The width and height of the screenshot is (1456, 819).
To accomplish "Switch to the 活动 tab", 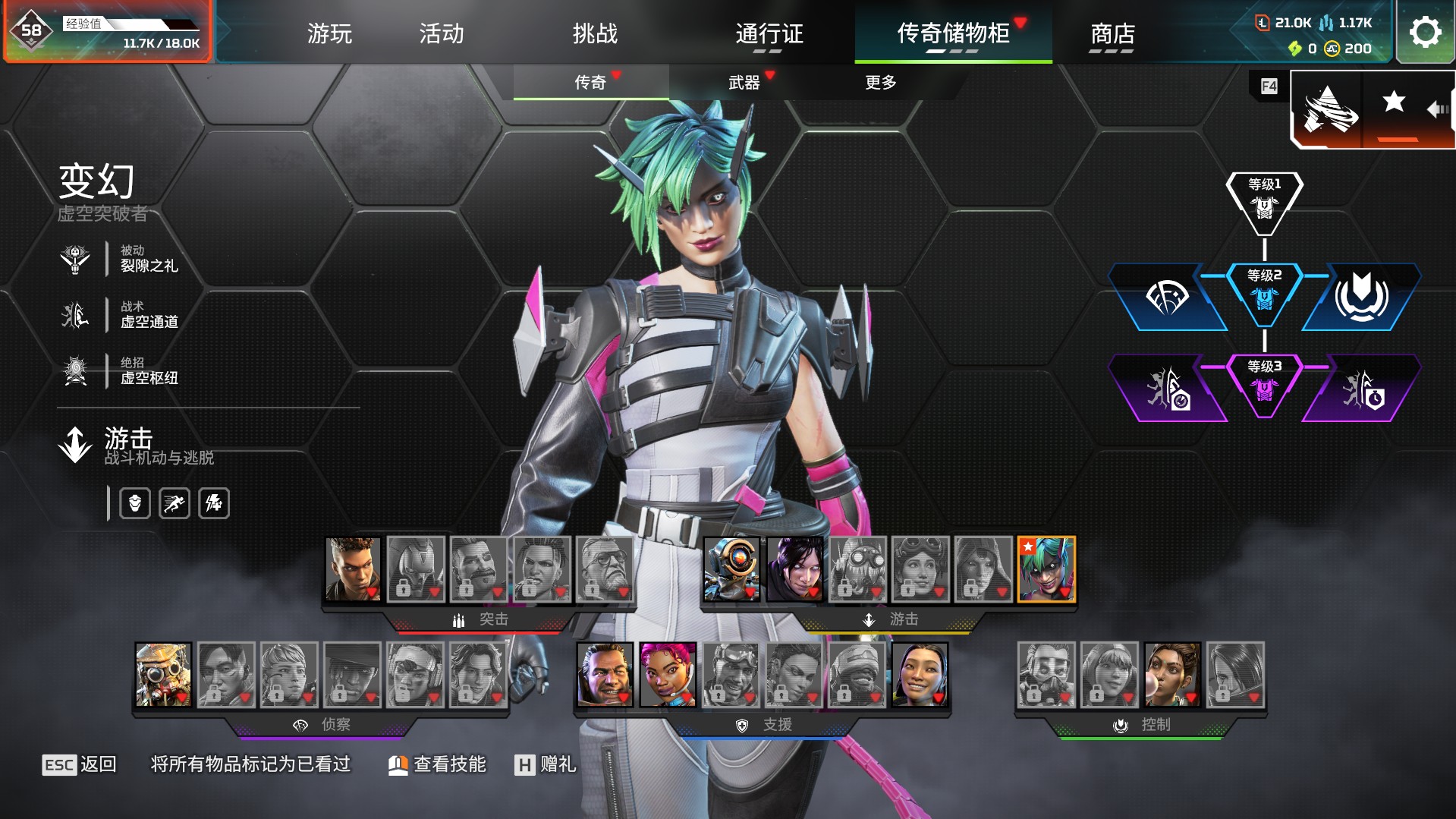I will click(x=441, y=33).
